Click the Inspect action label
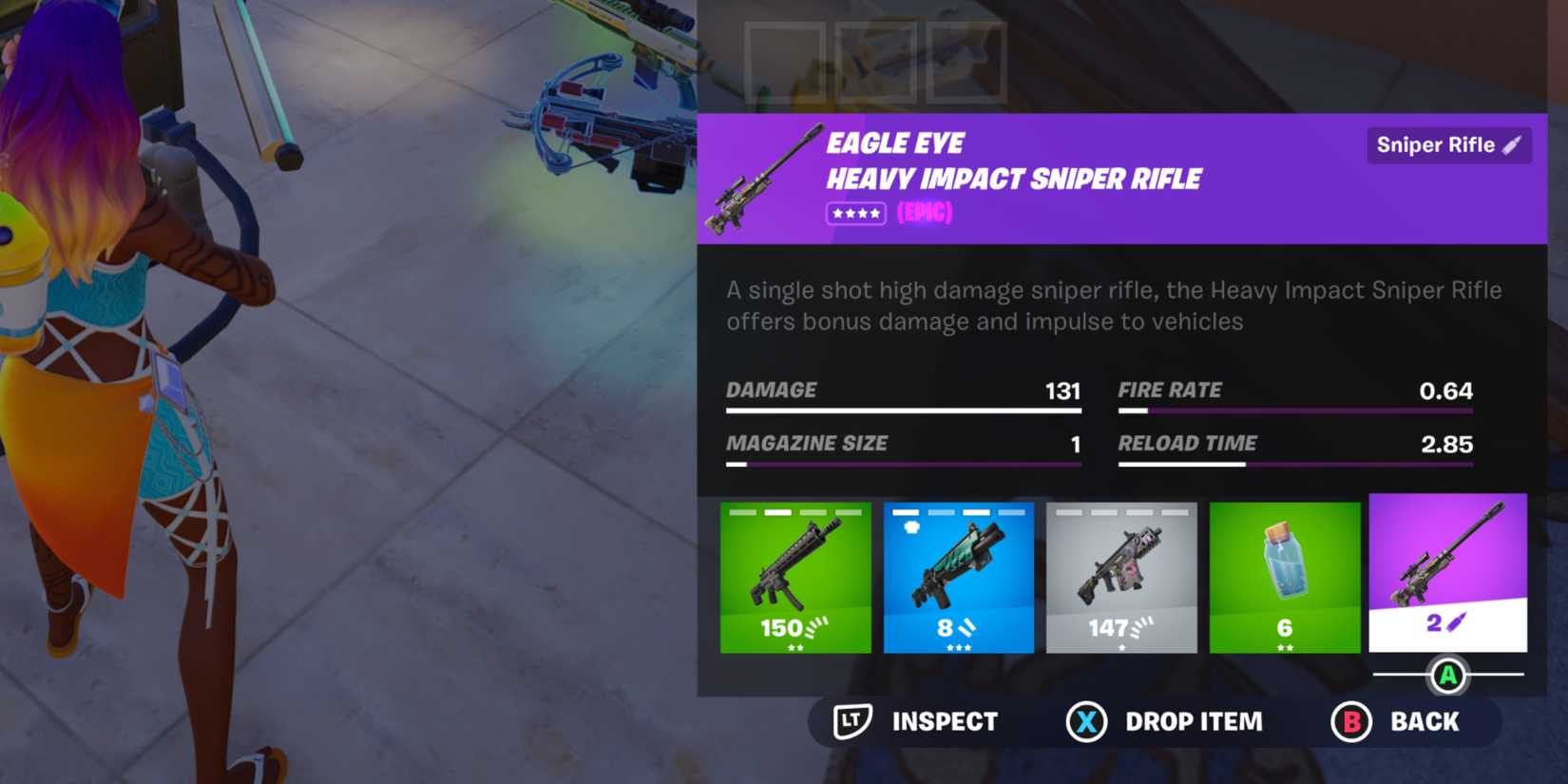 pos(944,721)
